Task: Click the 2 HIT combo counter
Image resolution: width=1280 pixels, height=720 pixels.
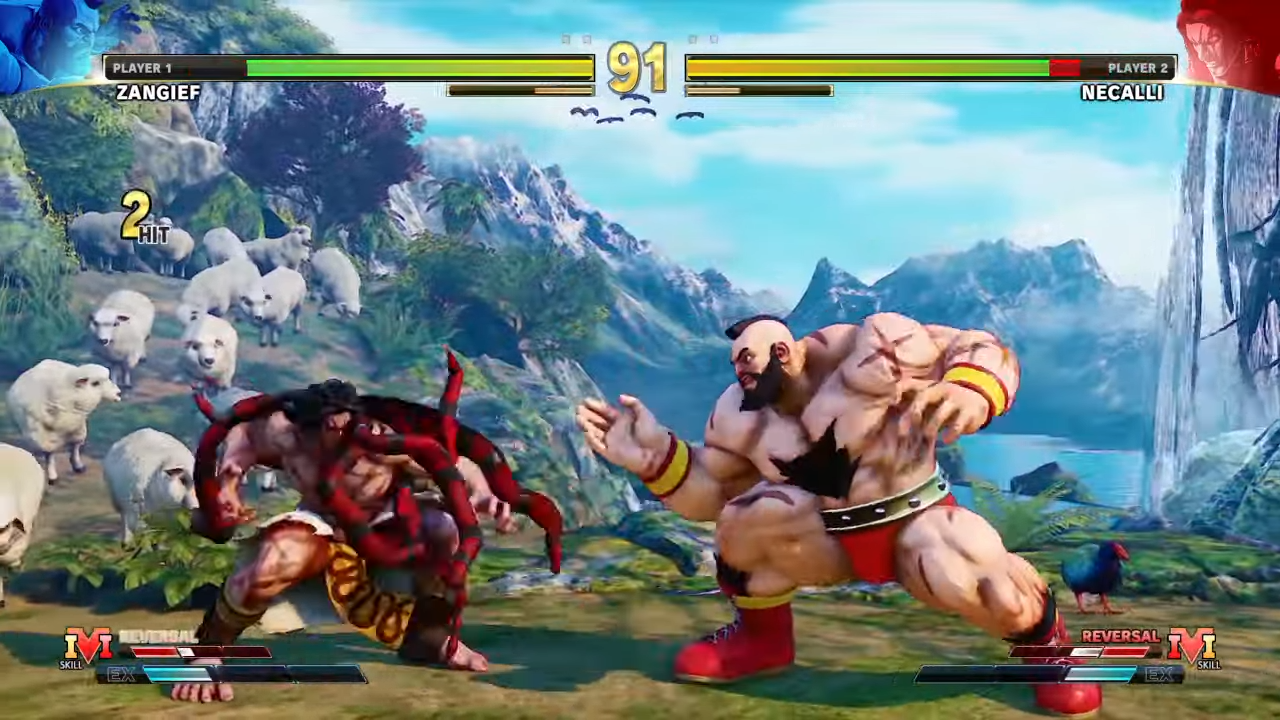Action: pos(140,215)
